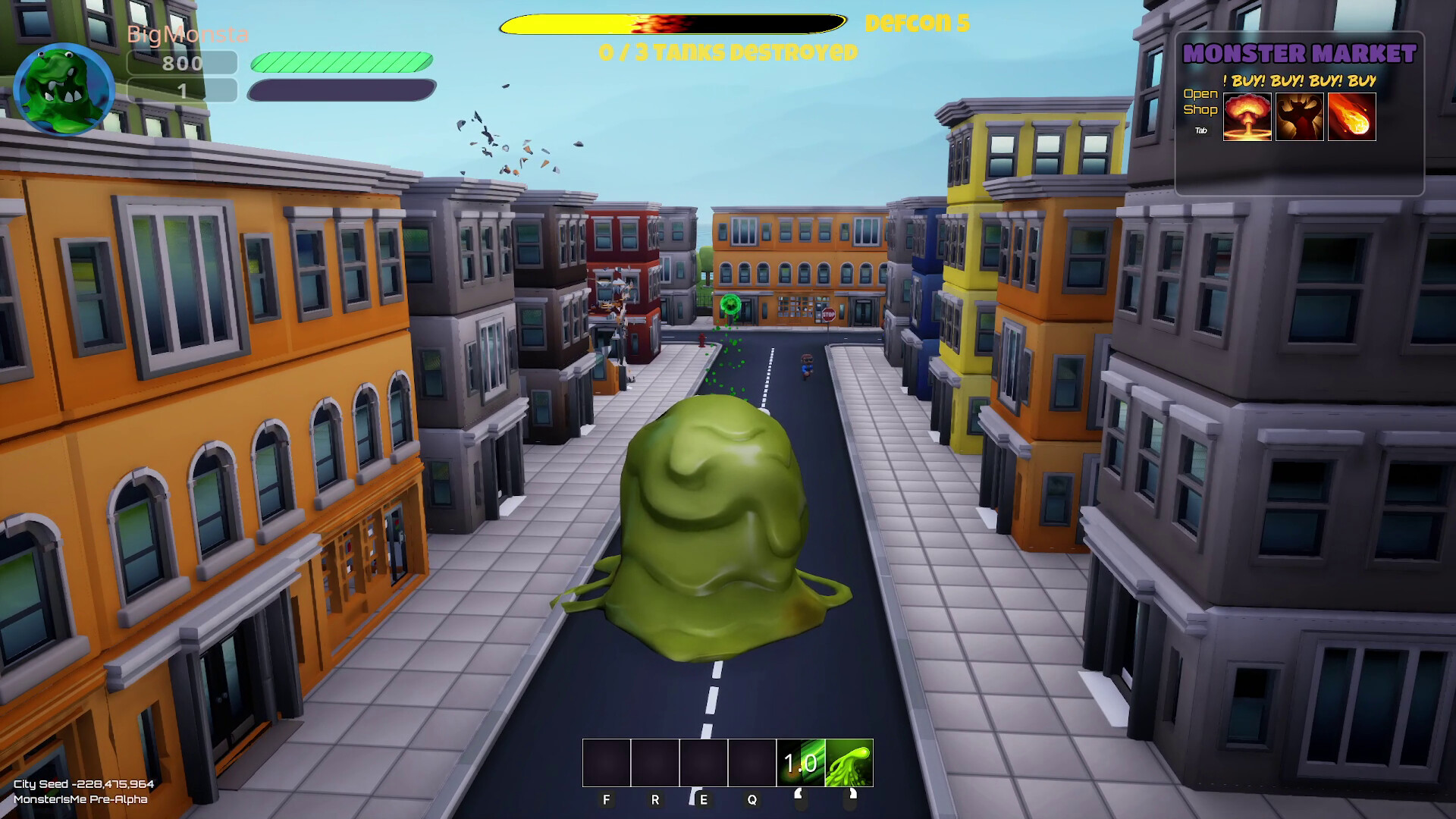The height and width of the screenshot is (819, 1456).
Task: Click the DEFCON 5 status label
Action: pyautogui.click(x=918, y=24)
